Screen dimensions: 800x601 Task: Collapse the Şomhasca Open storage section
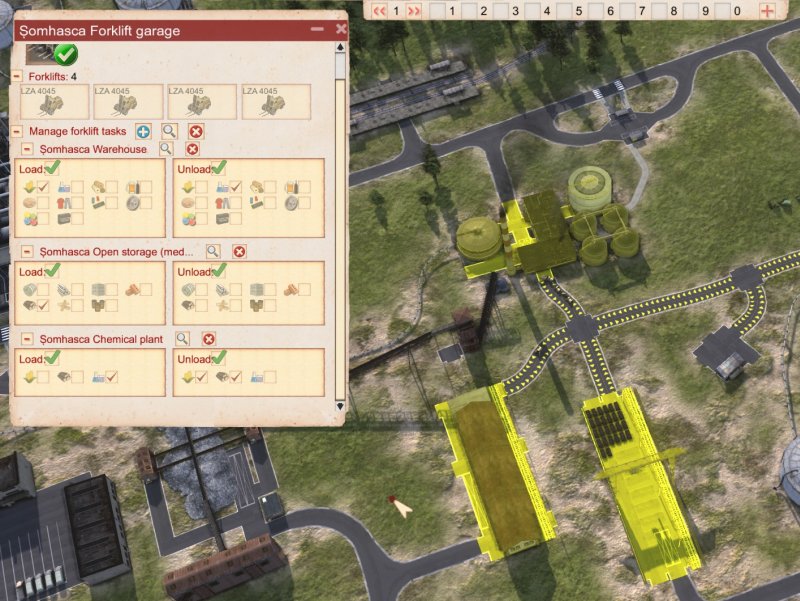pos(27,252)
